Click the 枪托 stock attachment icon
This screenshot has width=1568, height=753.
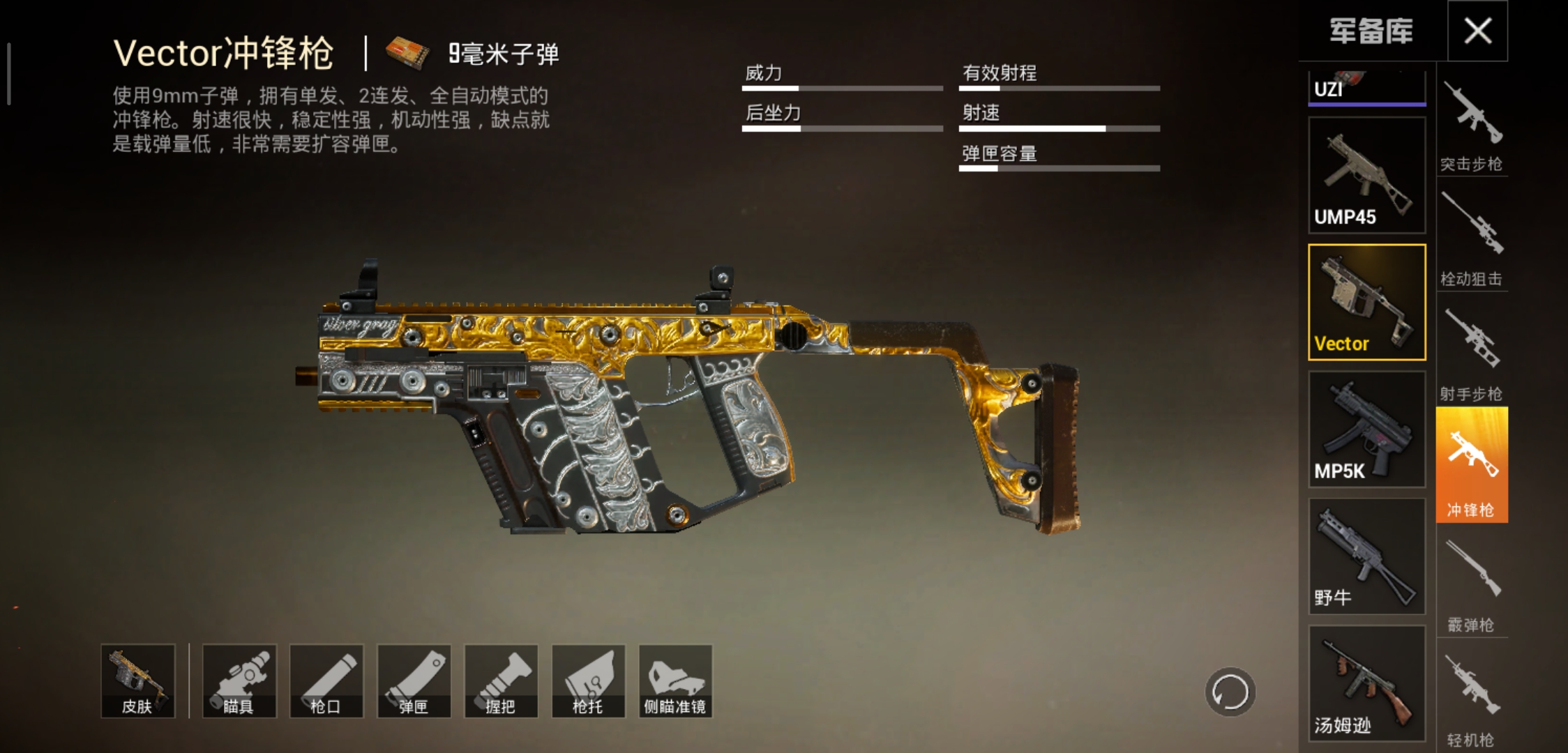[587, 680]
